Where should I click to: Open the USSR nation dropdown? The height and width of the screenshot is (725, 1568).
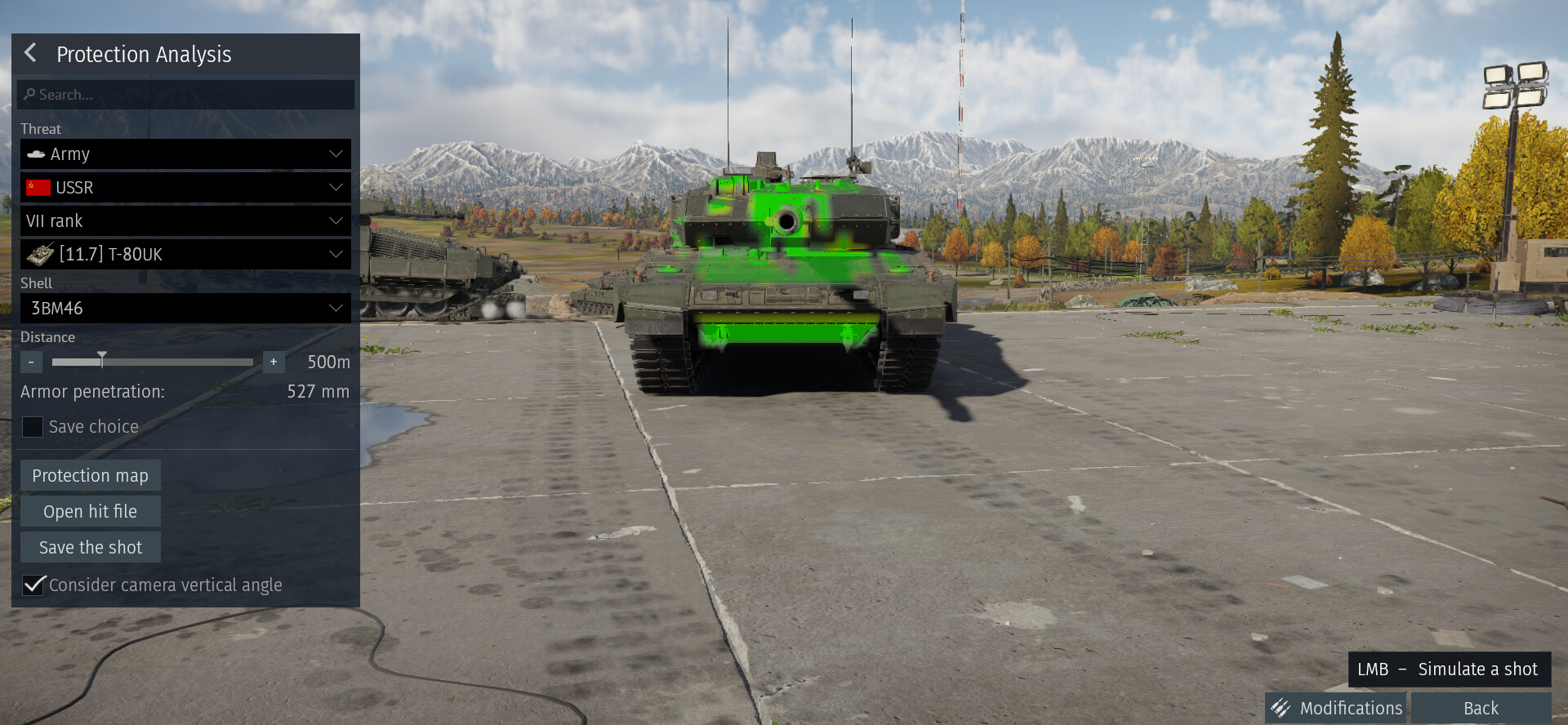[x=185, y=188]
